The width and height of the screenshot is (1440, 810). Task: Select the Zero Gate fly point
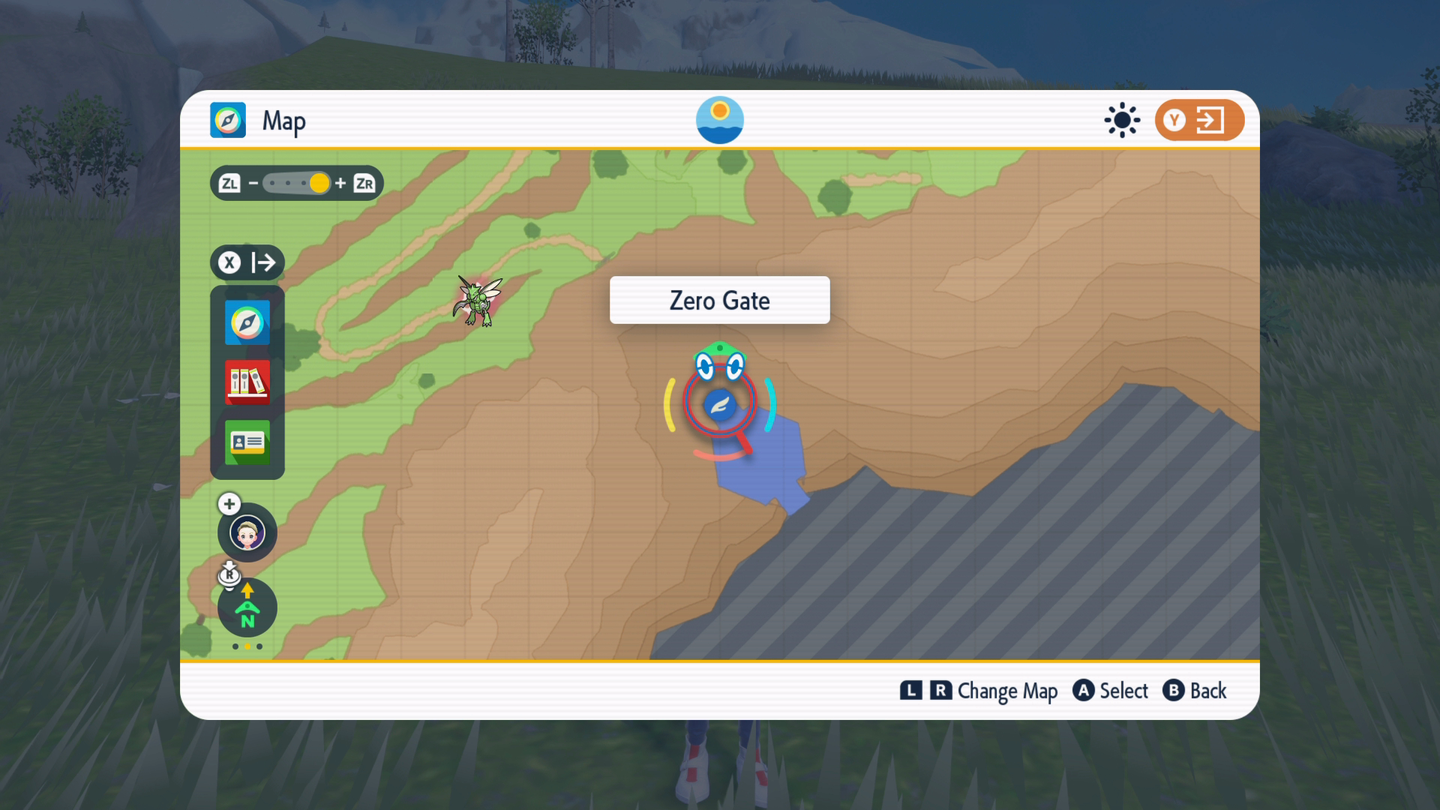pyautogui.click(x=720, y=405)
